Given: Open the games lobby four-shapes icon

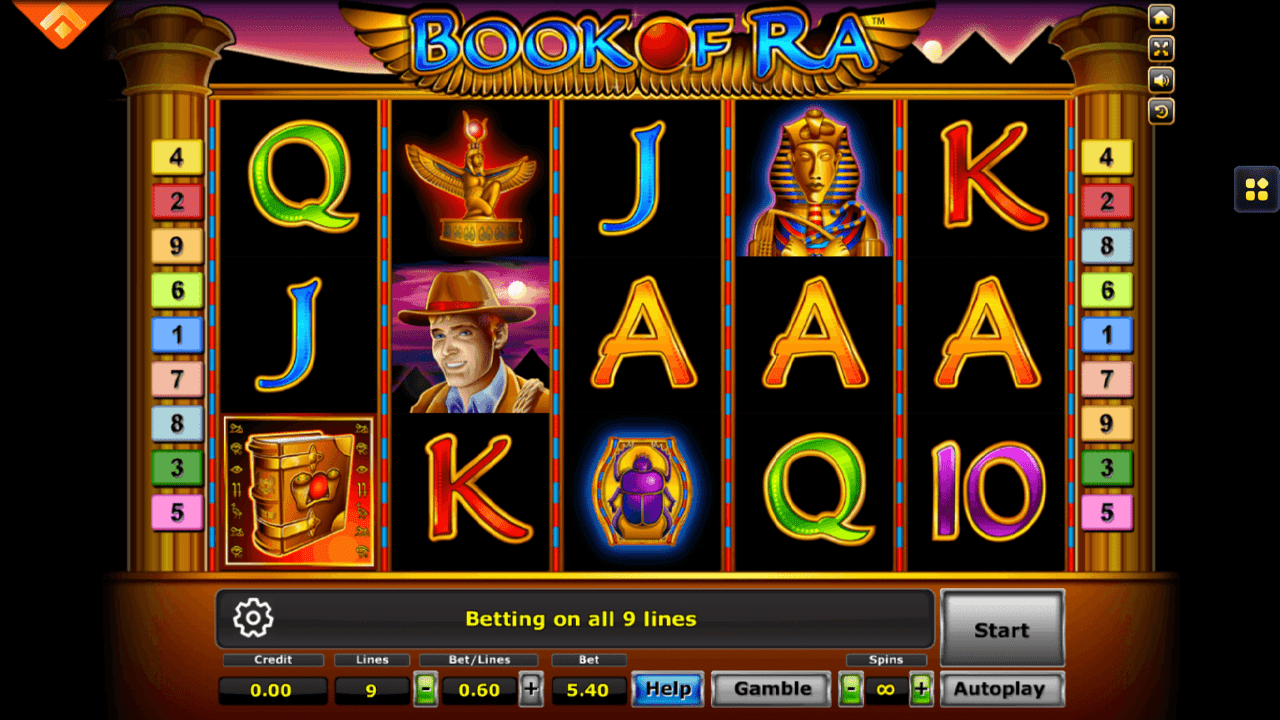Looking at the screenshot, I should [x=1256, y=190].
